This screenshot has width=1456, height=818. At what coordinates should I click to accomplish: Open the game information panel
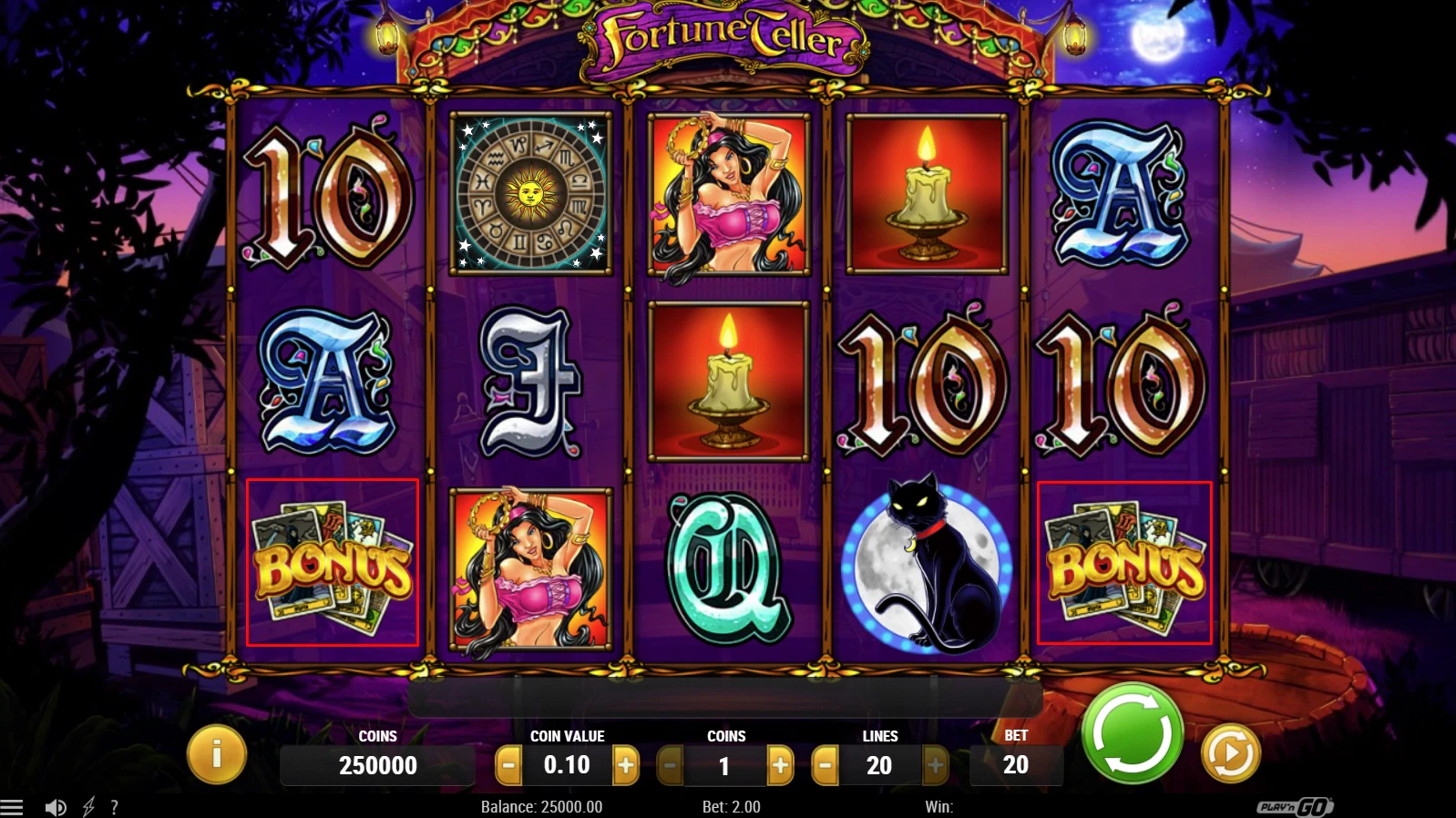(216, 753)
